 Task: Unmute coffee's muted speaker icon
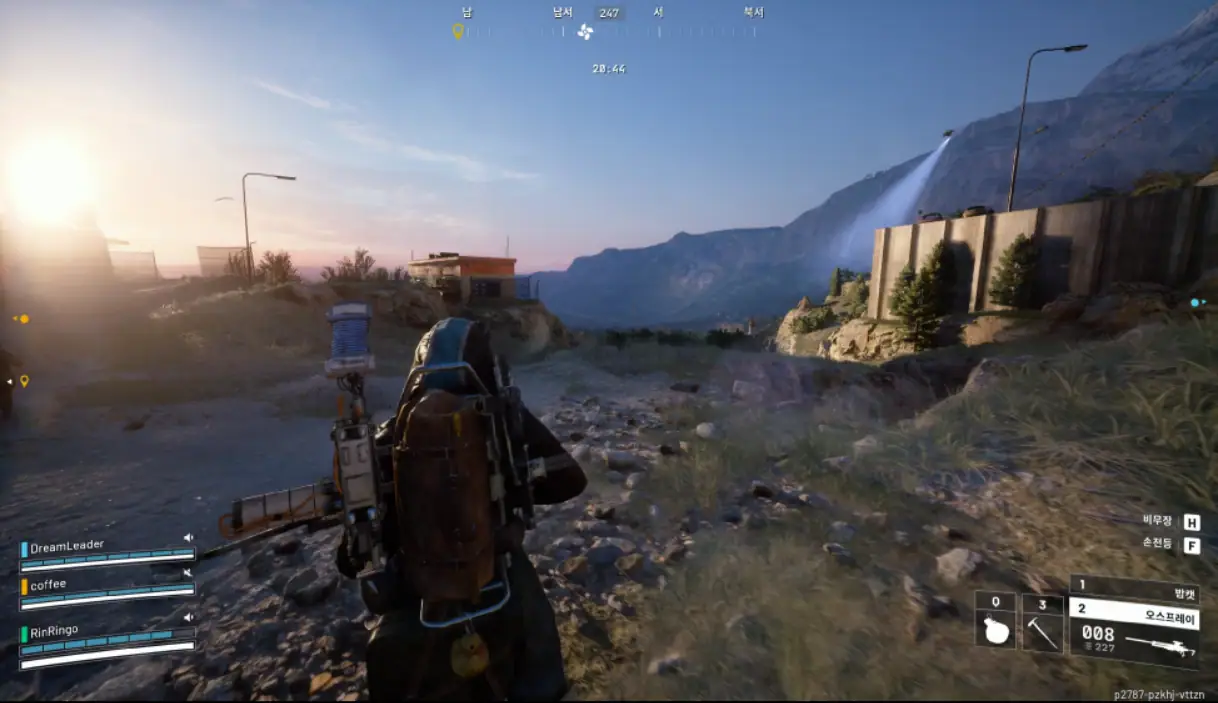188,573
